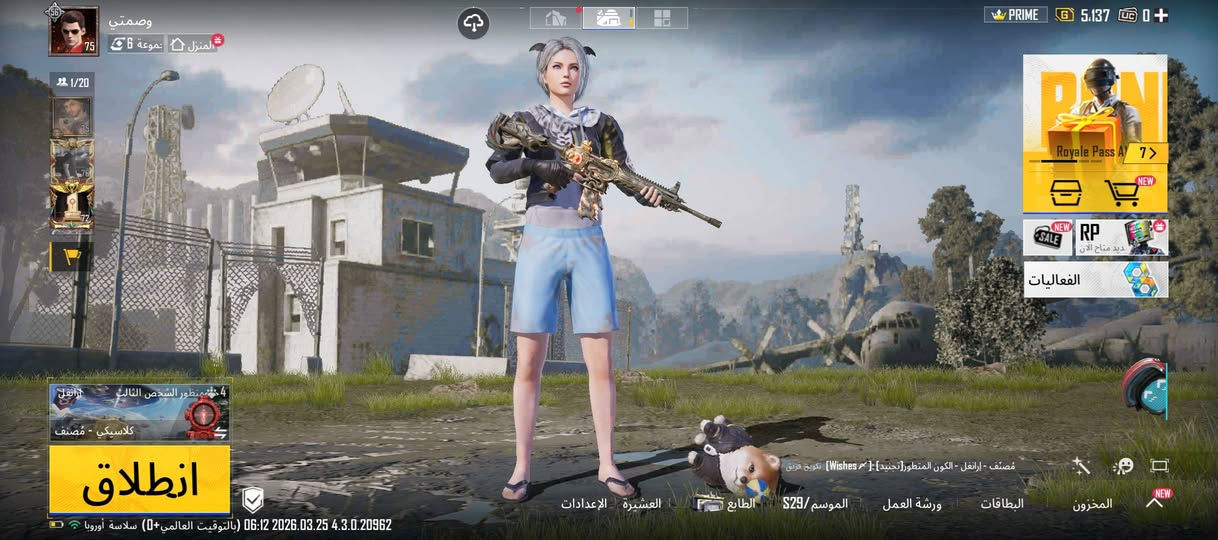Open the map and mode selection panel
Image resolution: width=1218 pixels, height=540 pixels.
tap(139, 412)
